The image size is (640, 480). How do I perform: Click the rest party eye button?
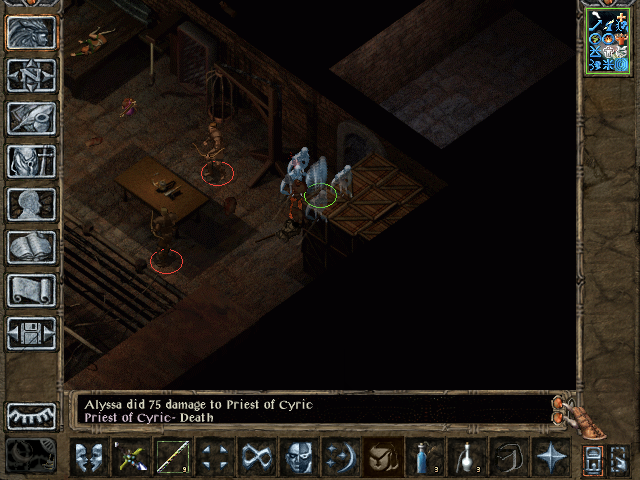[x=32, y=415]
